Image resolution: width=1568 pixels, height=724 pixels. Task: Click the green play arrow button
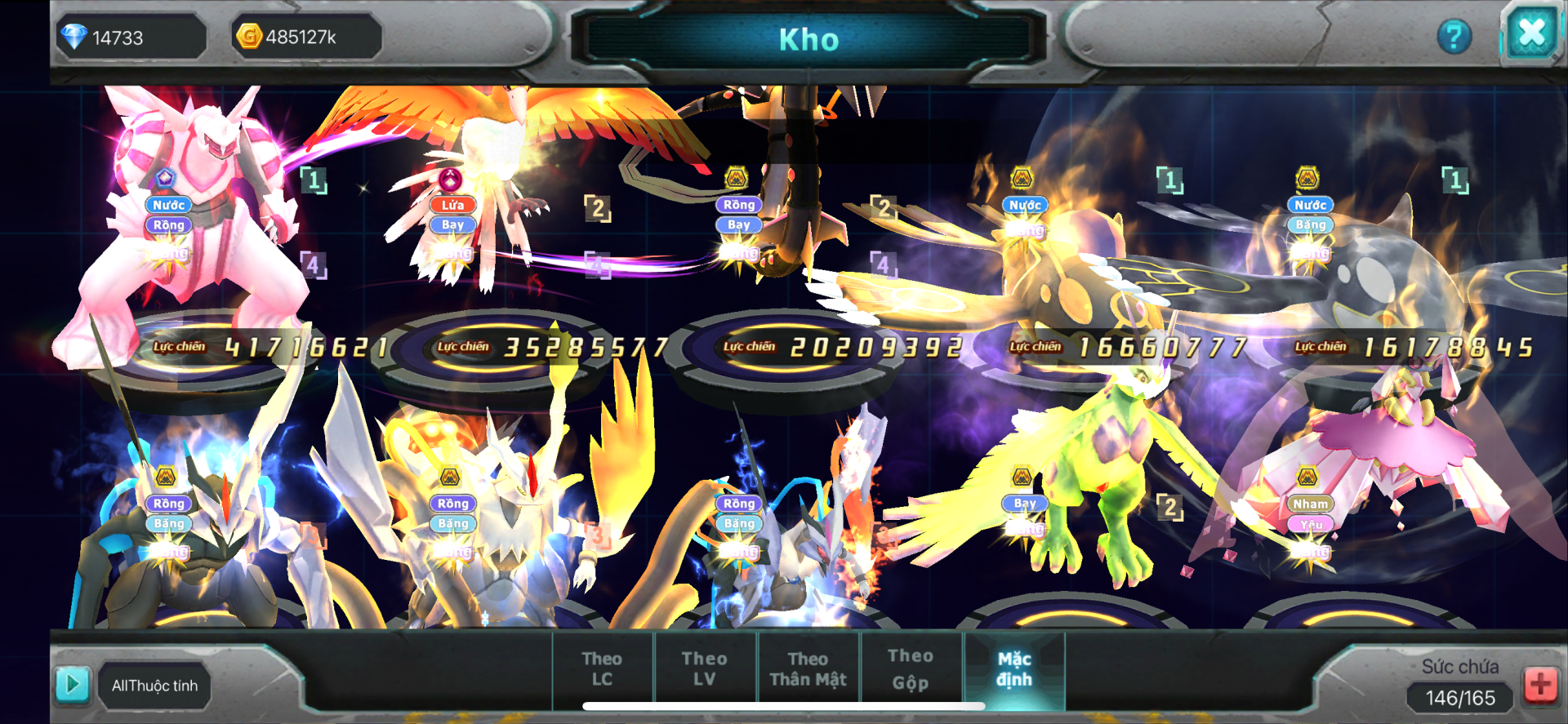tap(72, 684)
